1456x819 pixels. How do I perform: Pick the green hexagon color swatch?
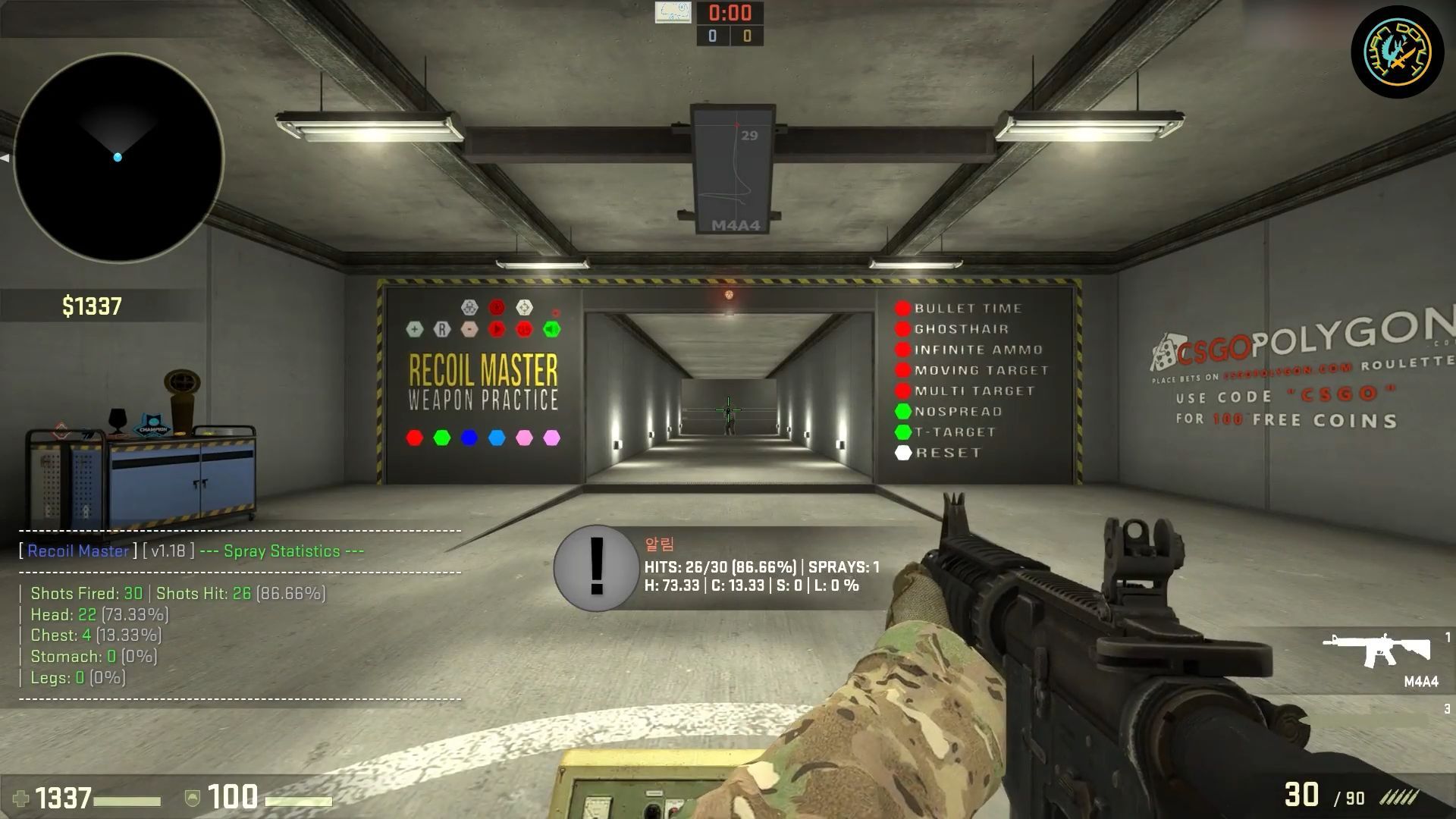point(442,438)
